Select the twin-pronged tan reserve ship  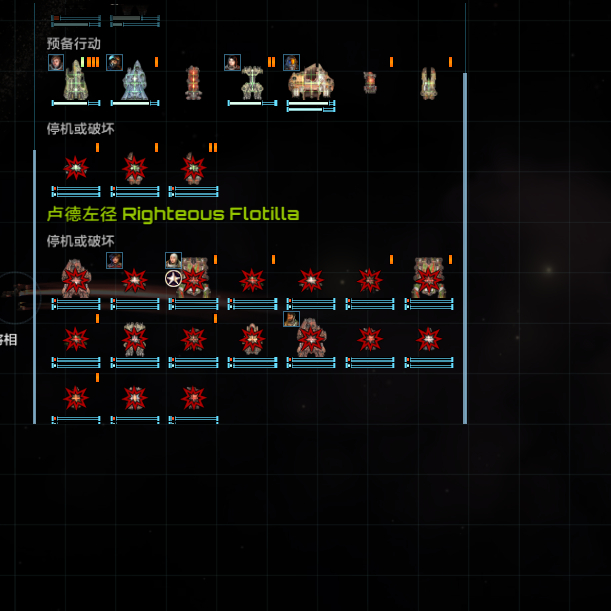[x=429, y=82]
